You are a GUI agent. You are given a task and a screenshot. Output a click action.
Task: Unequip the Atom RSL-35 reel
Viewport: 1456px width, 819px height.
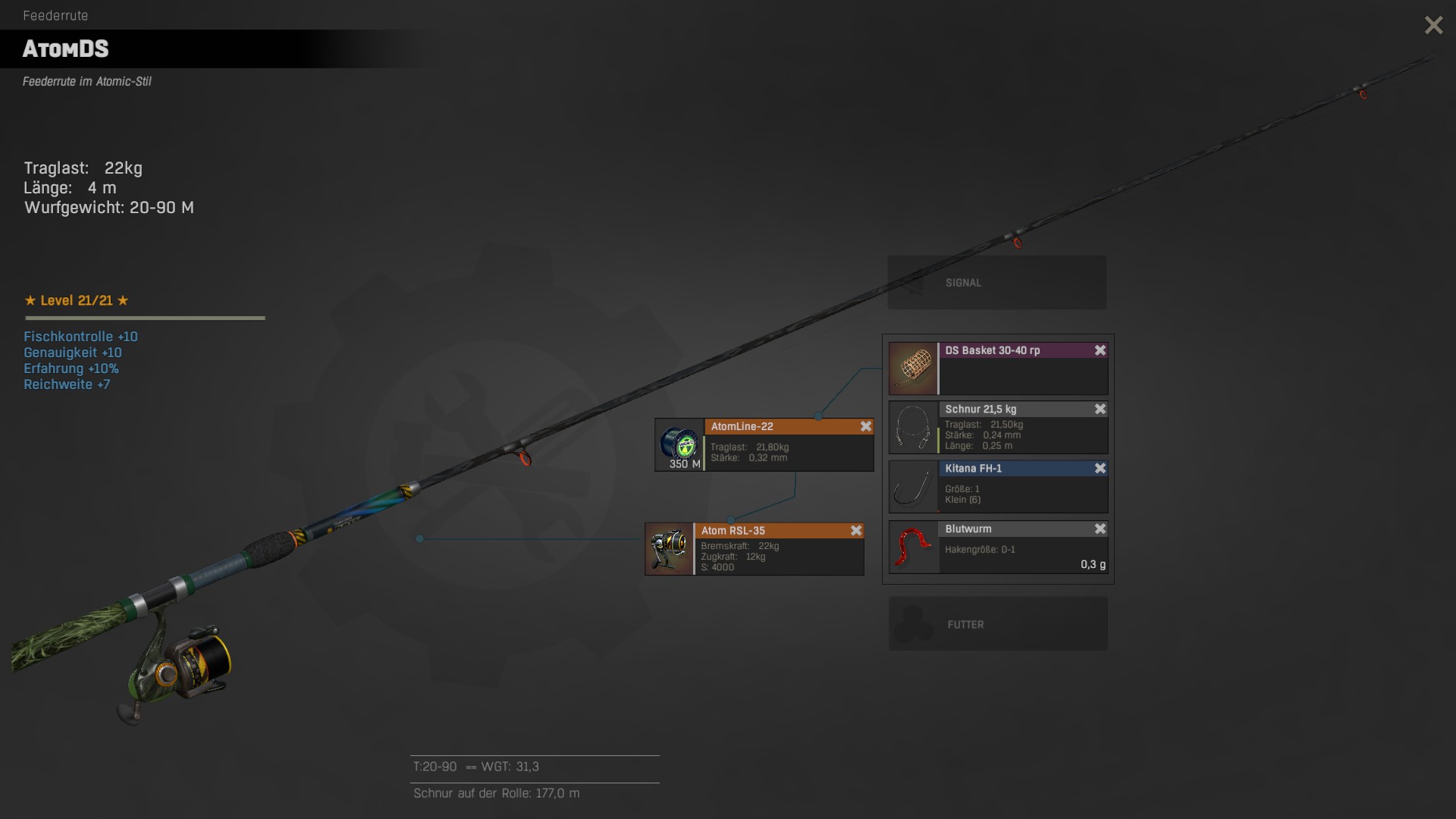(x=855, y=531)
